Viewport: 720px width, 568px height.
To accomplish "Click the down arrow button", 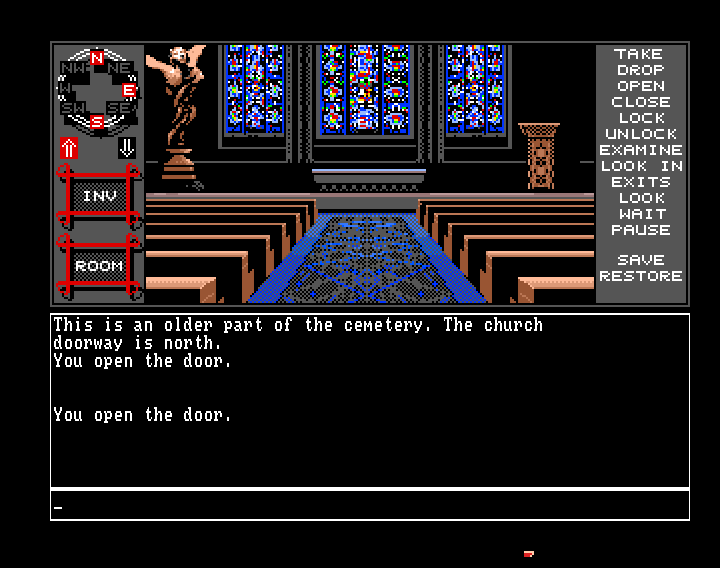I will (x=126, y=148).
